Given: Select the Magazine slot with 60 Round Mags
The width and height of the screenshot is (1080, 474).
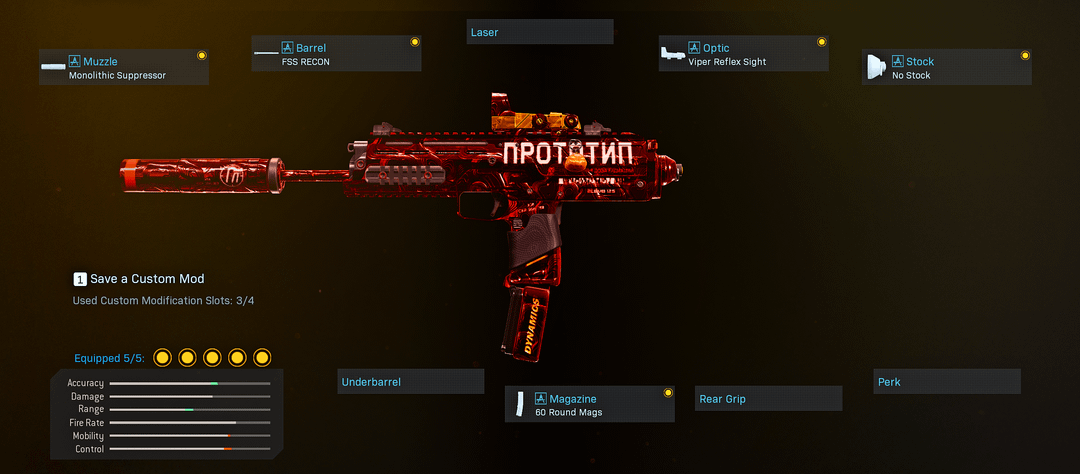Looking at the screenshot, I should pos(589,405).
